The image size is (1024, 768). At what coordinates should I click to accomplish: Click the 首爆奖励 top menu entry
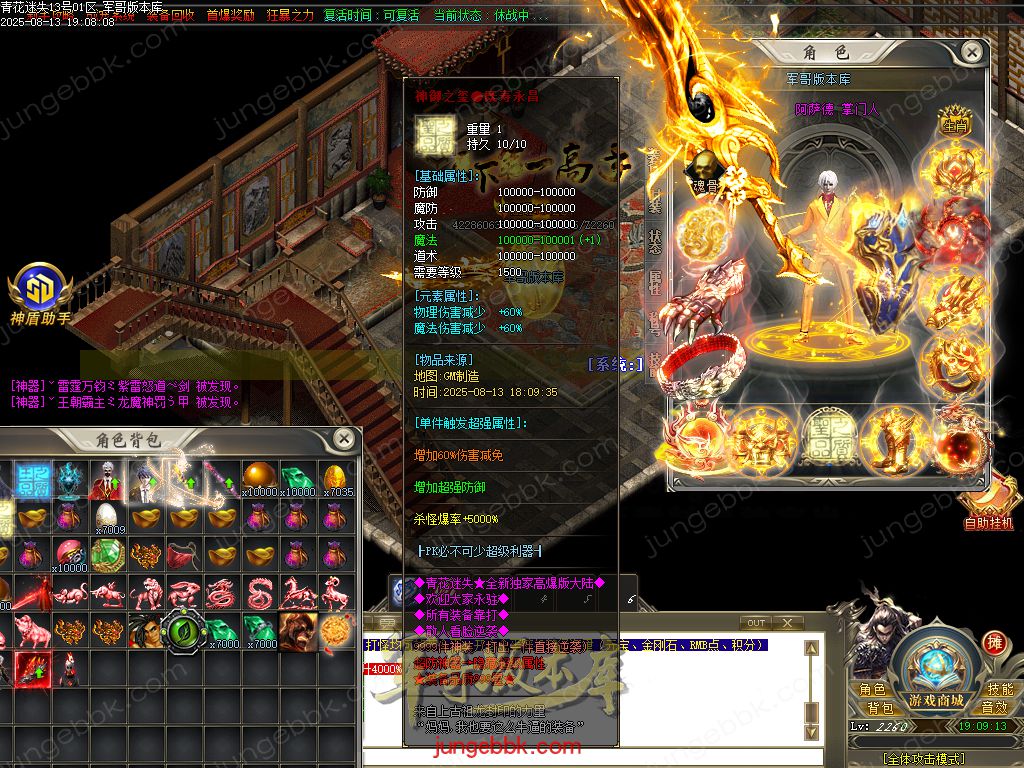tap(230, 15)
